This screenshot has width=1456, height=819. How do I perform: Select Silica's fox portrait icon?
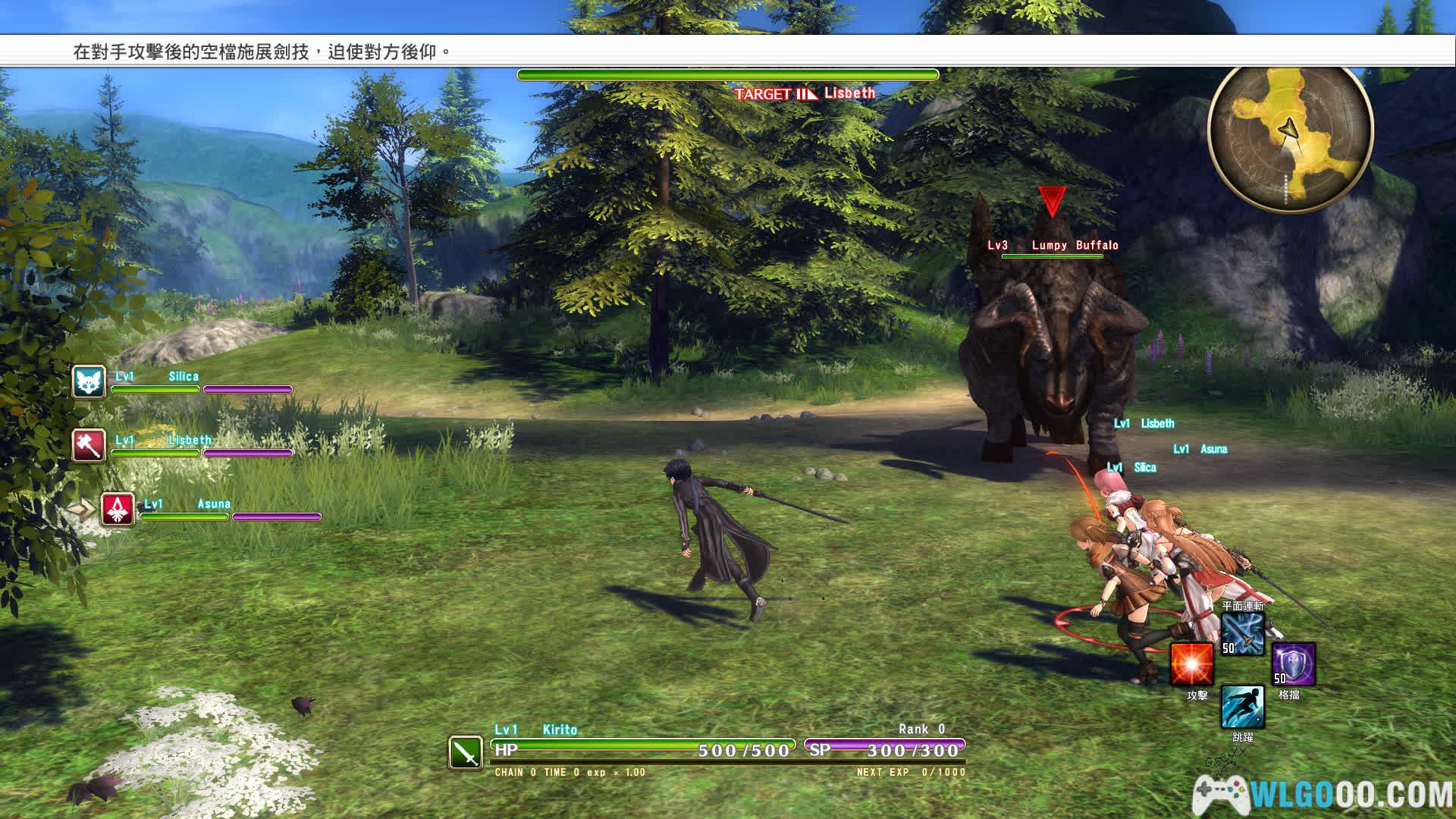(89, 382)
